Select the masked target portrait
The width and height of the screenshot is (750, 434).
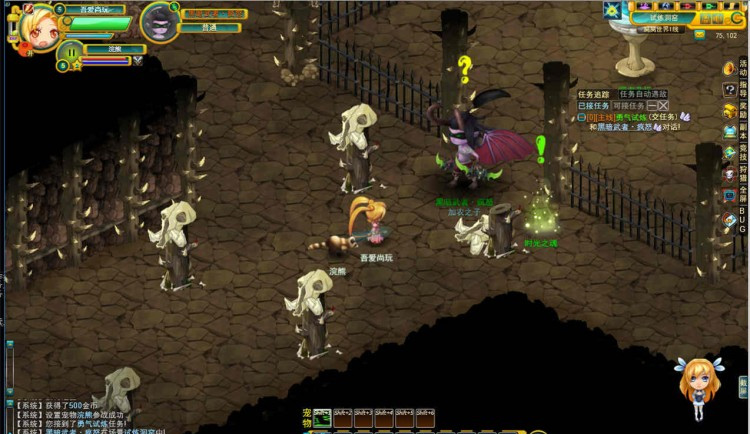[x=158, y=23]
